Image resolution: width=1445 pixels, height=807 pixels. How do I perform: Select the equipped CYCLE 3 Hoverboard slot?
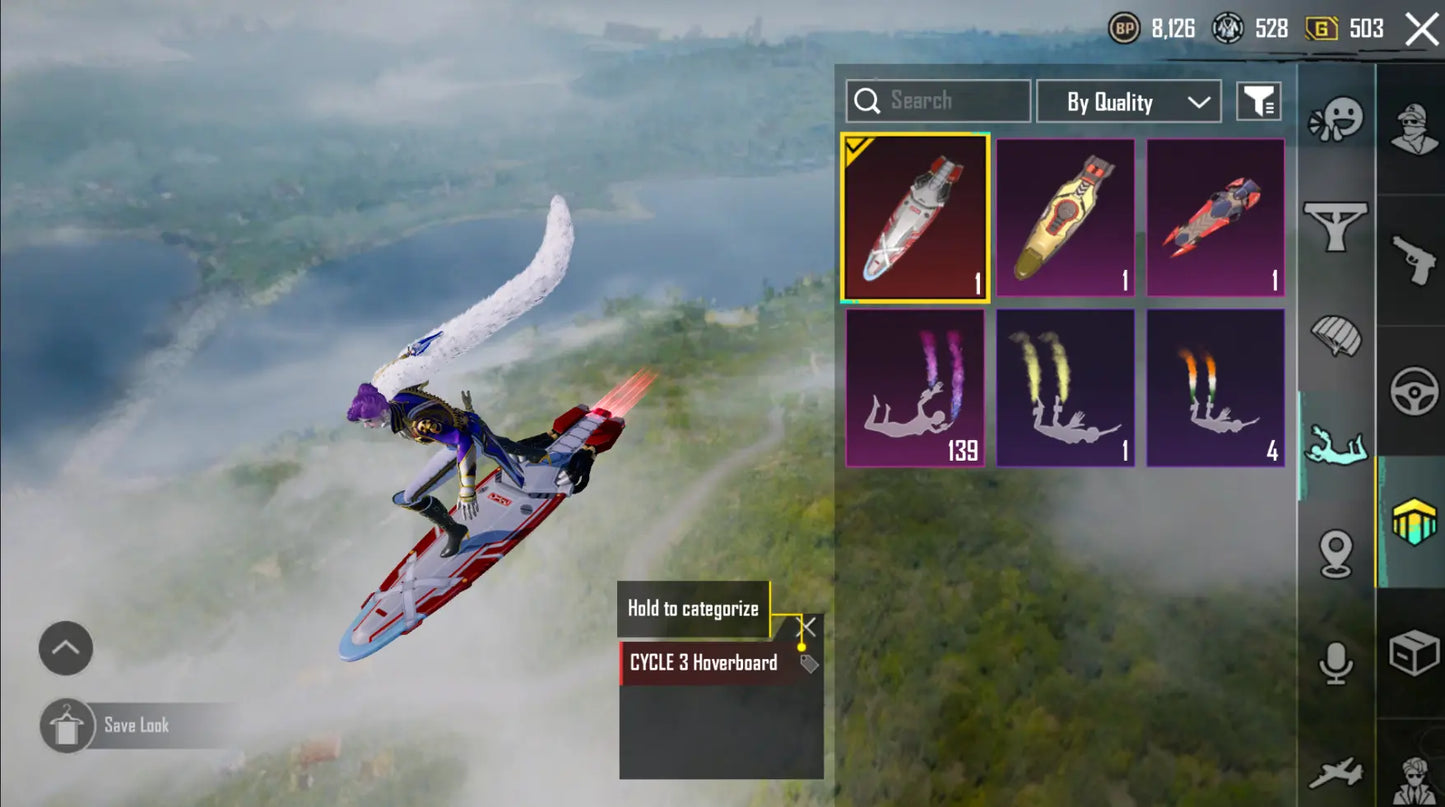[915, 218]
